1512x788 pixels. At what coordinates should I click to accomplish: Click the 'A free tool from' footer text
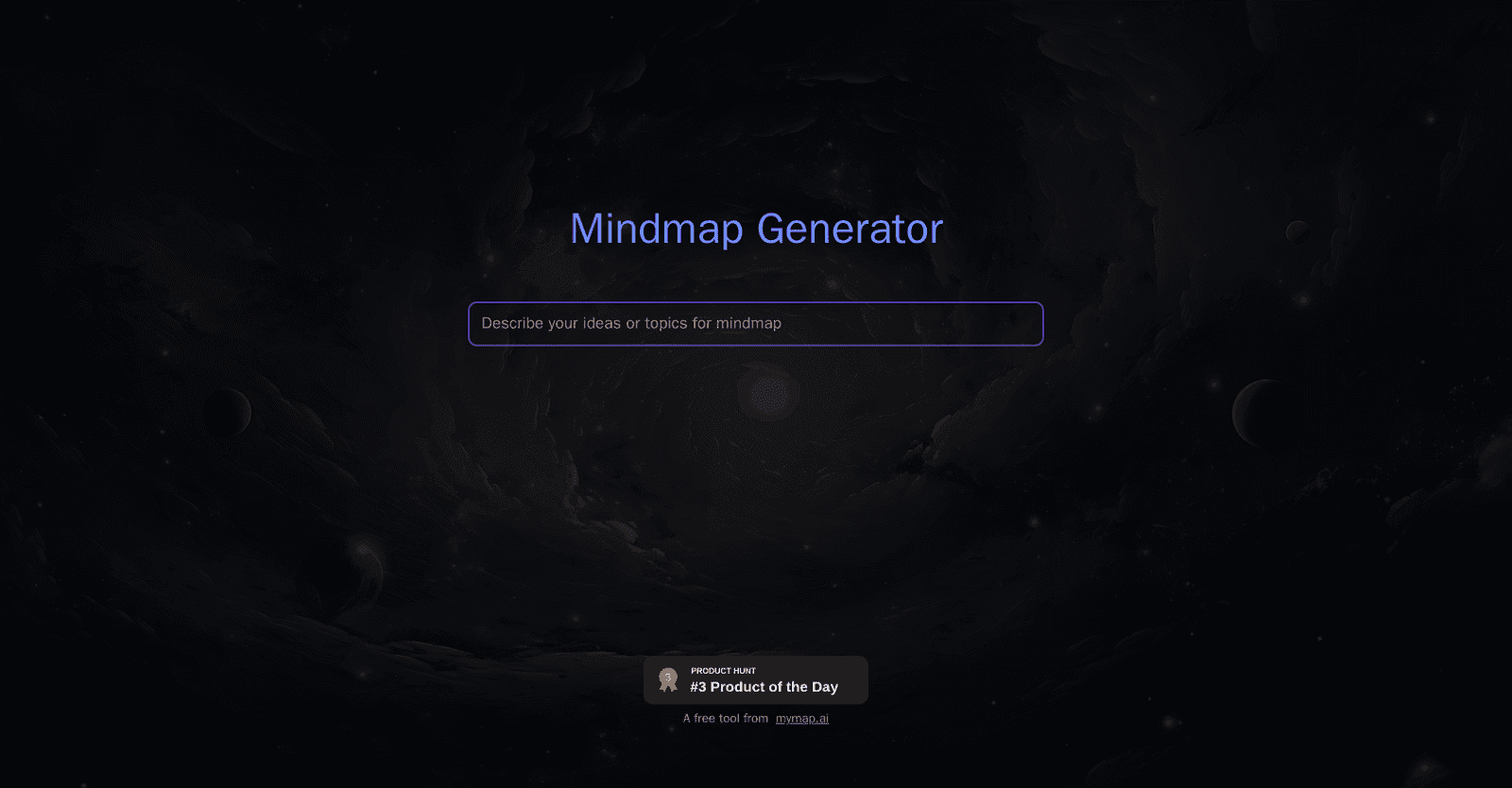click(725, 718)
